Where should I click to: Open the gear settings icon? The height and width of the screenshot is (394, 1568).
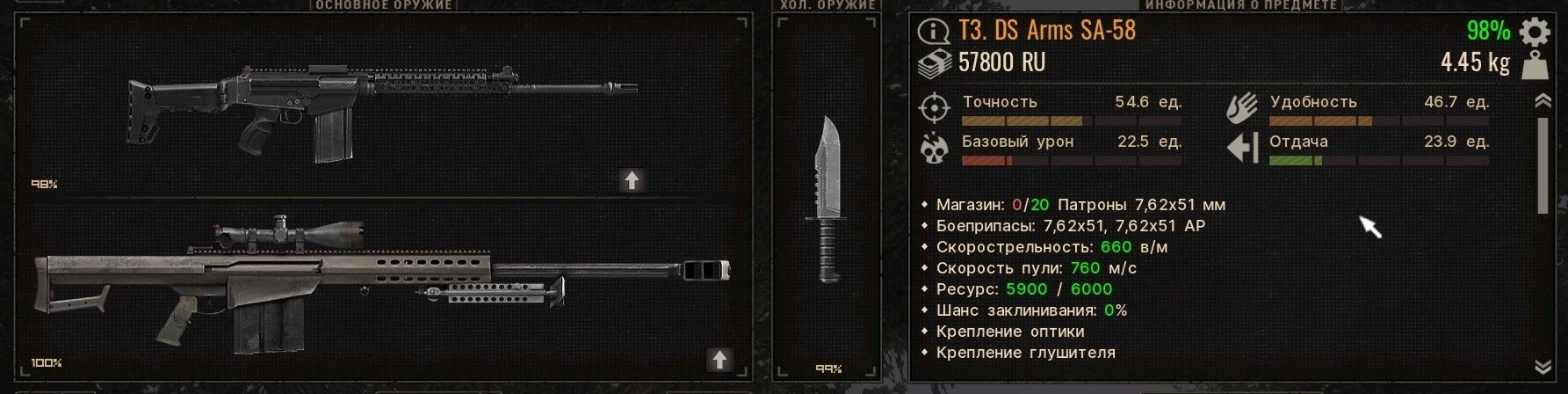[1535, 32]
